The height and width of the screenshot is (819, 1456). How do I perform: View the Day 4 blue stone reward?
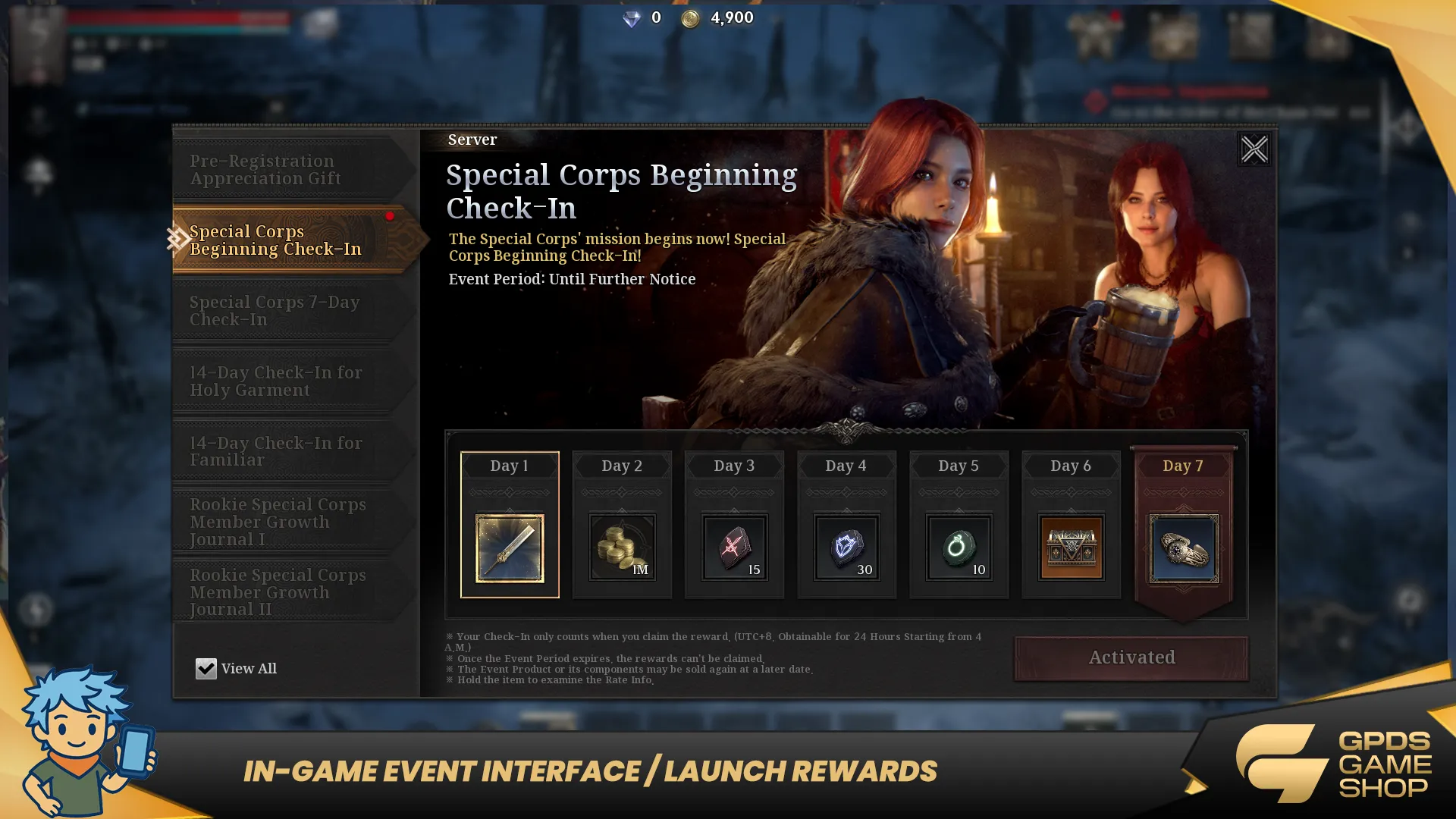pyautogui.click(x=846, y=548)
